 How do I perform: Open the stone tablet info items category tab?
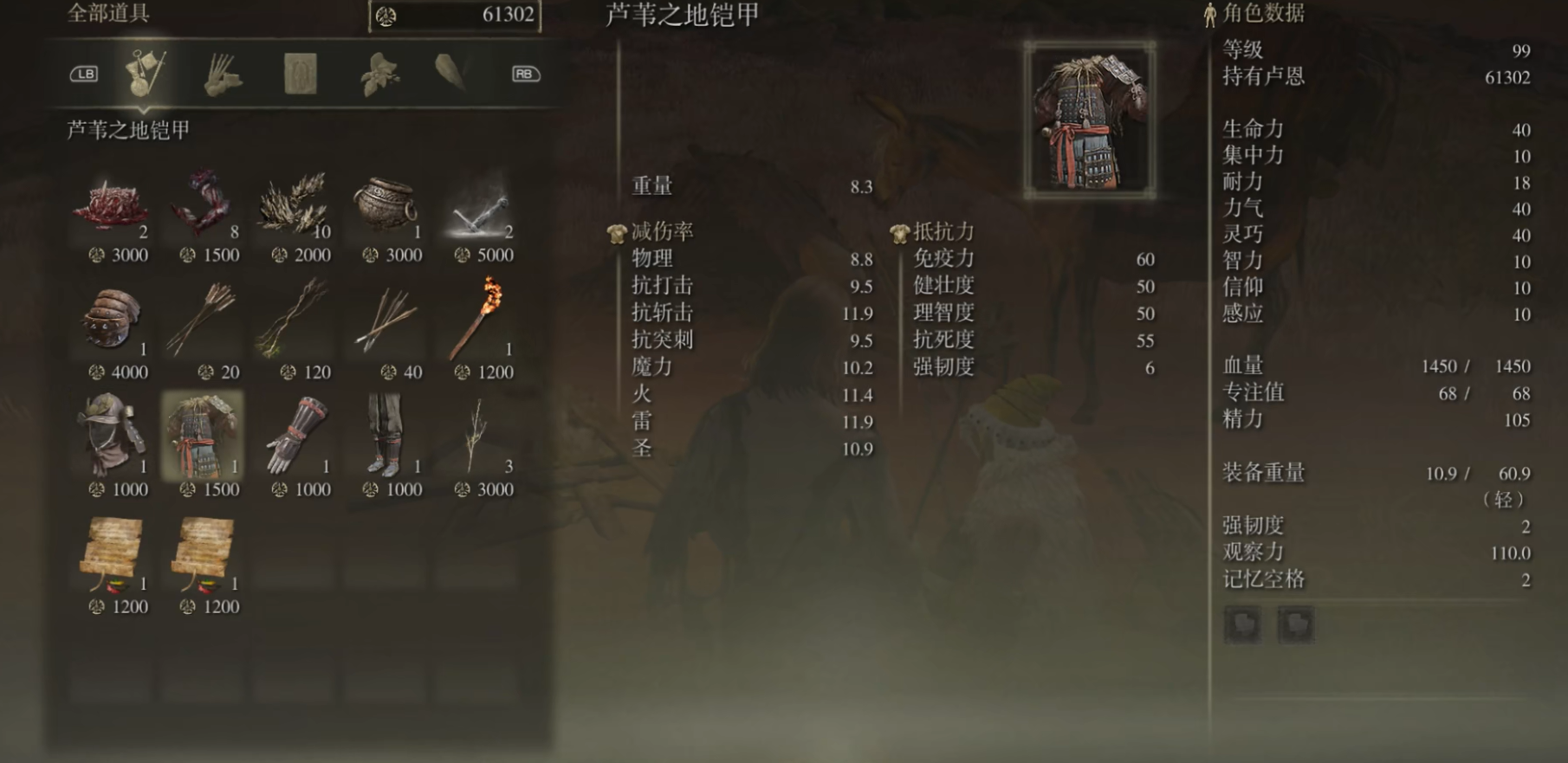pyautogui.click(x=299, y=74)
